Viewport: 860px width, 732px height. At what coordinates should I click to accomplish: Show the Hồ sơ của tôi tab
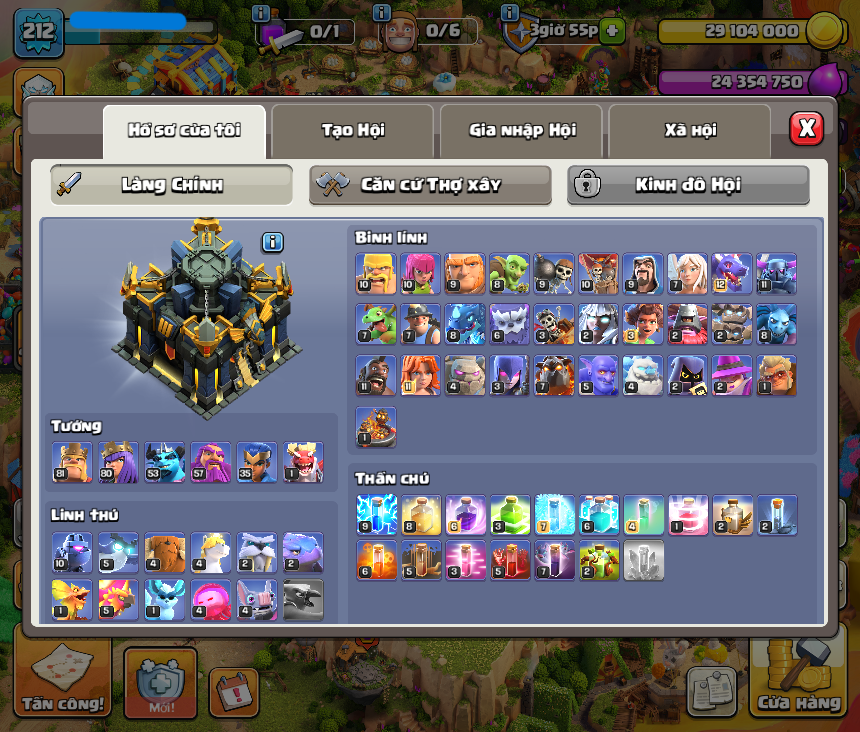[184, 131]
